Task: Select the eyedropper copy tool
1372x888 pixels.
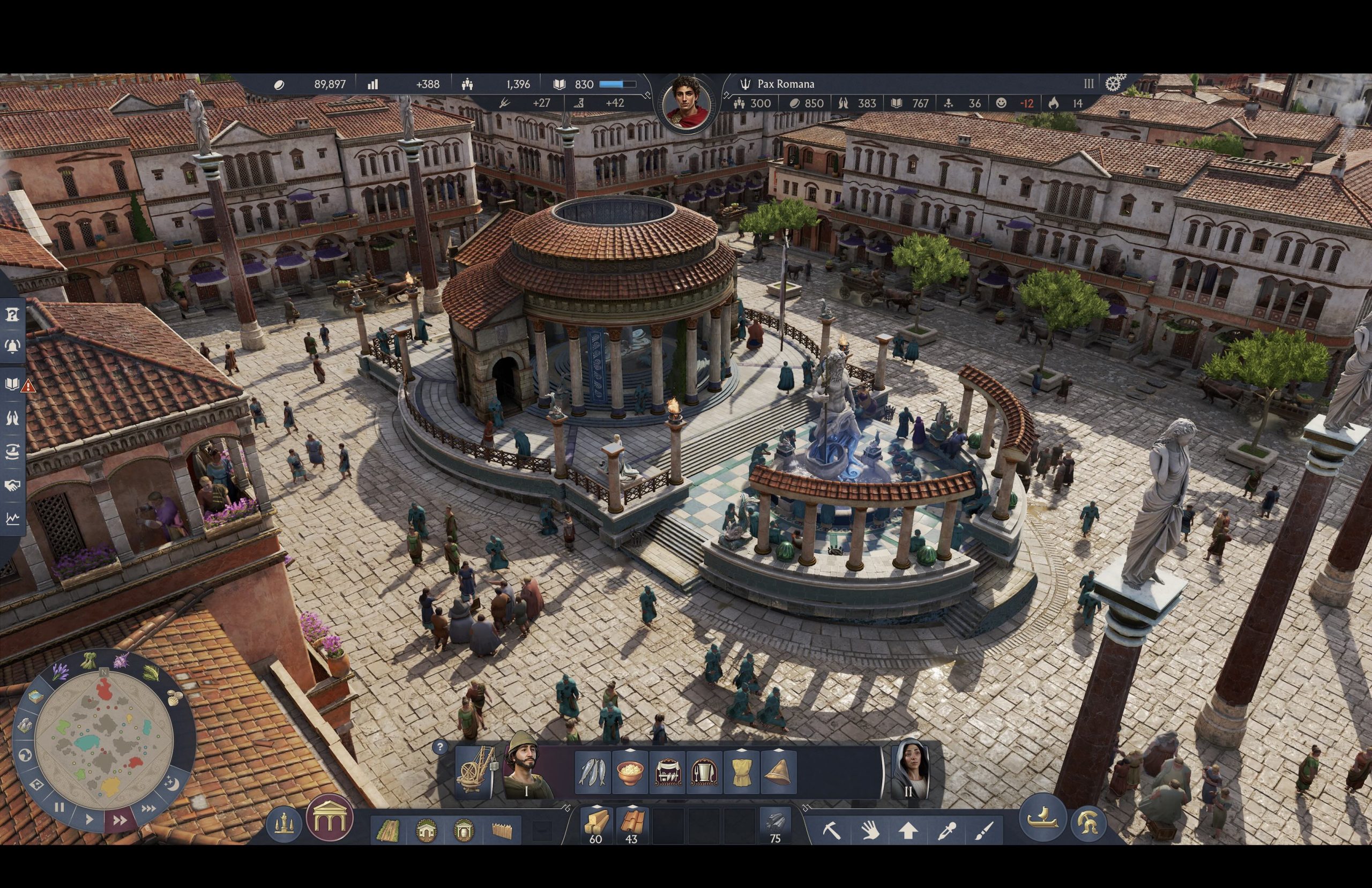Action: (x=947, y=831)
